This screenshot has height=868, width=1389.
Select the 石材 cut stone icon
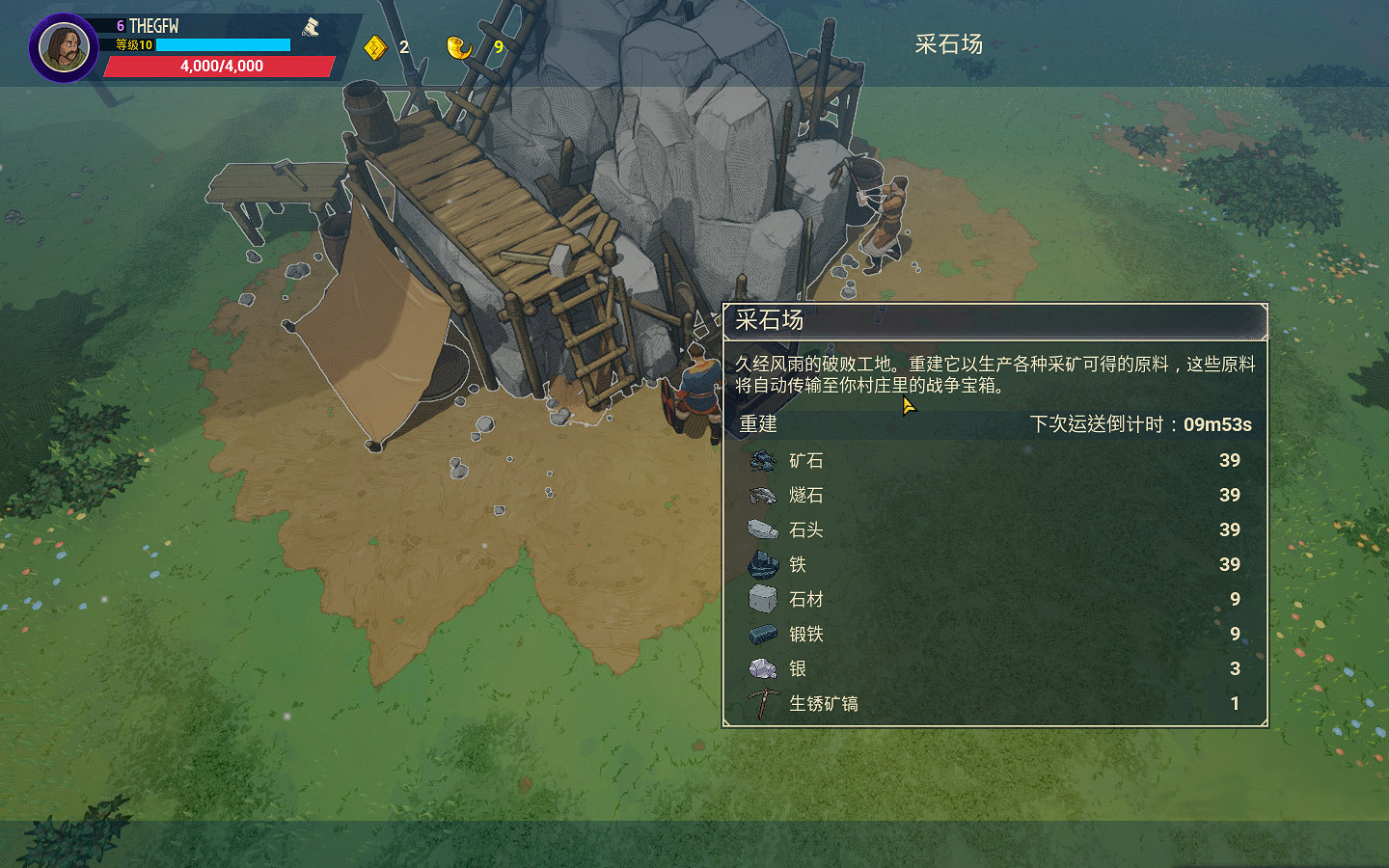761,599
